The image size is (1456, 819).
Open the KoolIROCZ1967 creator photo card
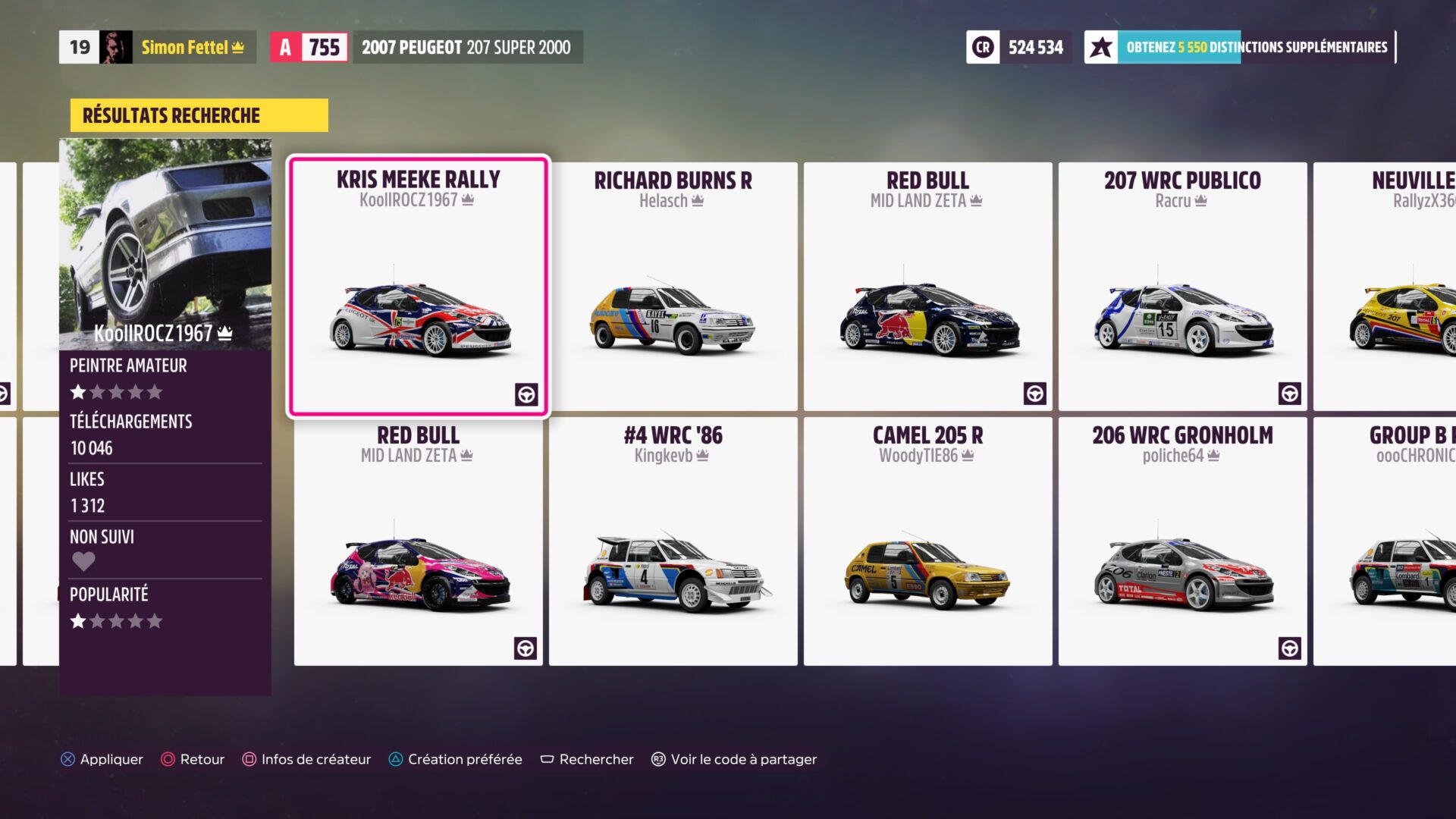tap(165, 244)
